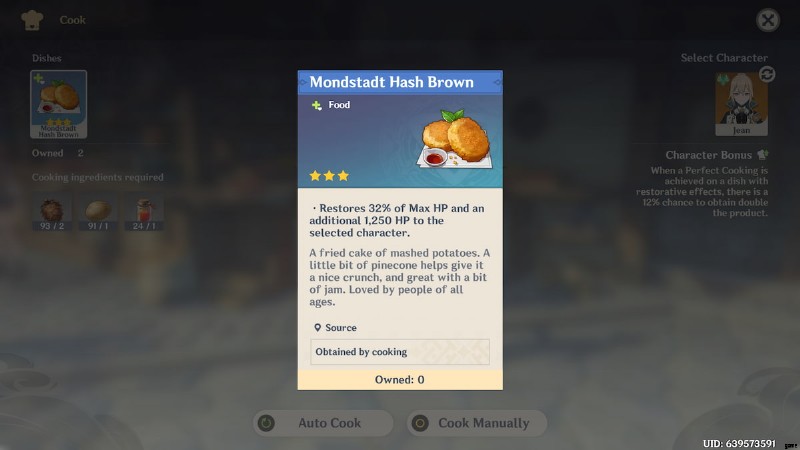Switch character with the swap icon
The width and height of the screenshot is (800, 450).
767,74
